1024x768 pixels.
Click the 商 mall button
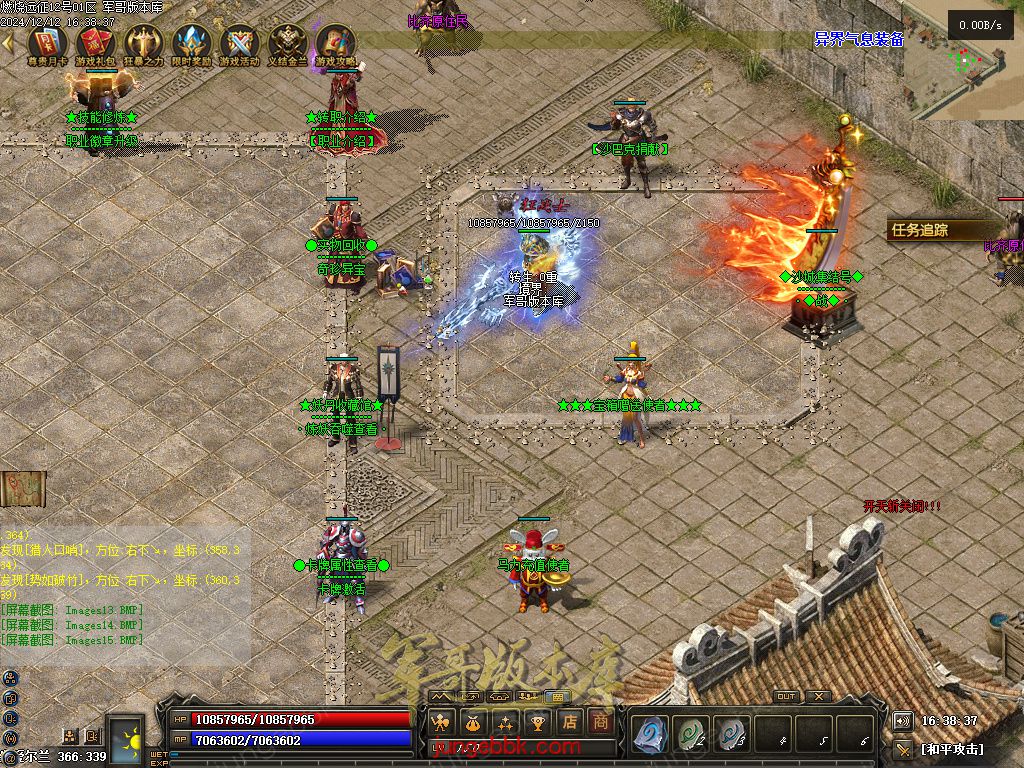click(600, 721)
